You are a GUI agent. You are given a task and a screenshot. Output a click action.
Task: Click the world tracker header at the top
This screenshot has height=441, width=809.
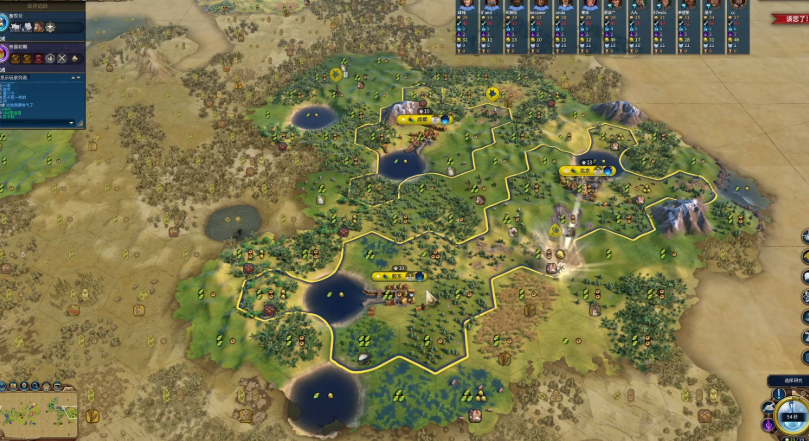coord(42,4)
